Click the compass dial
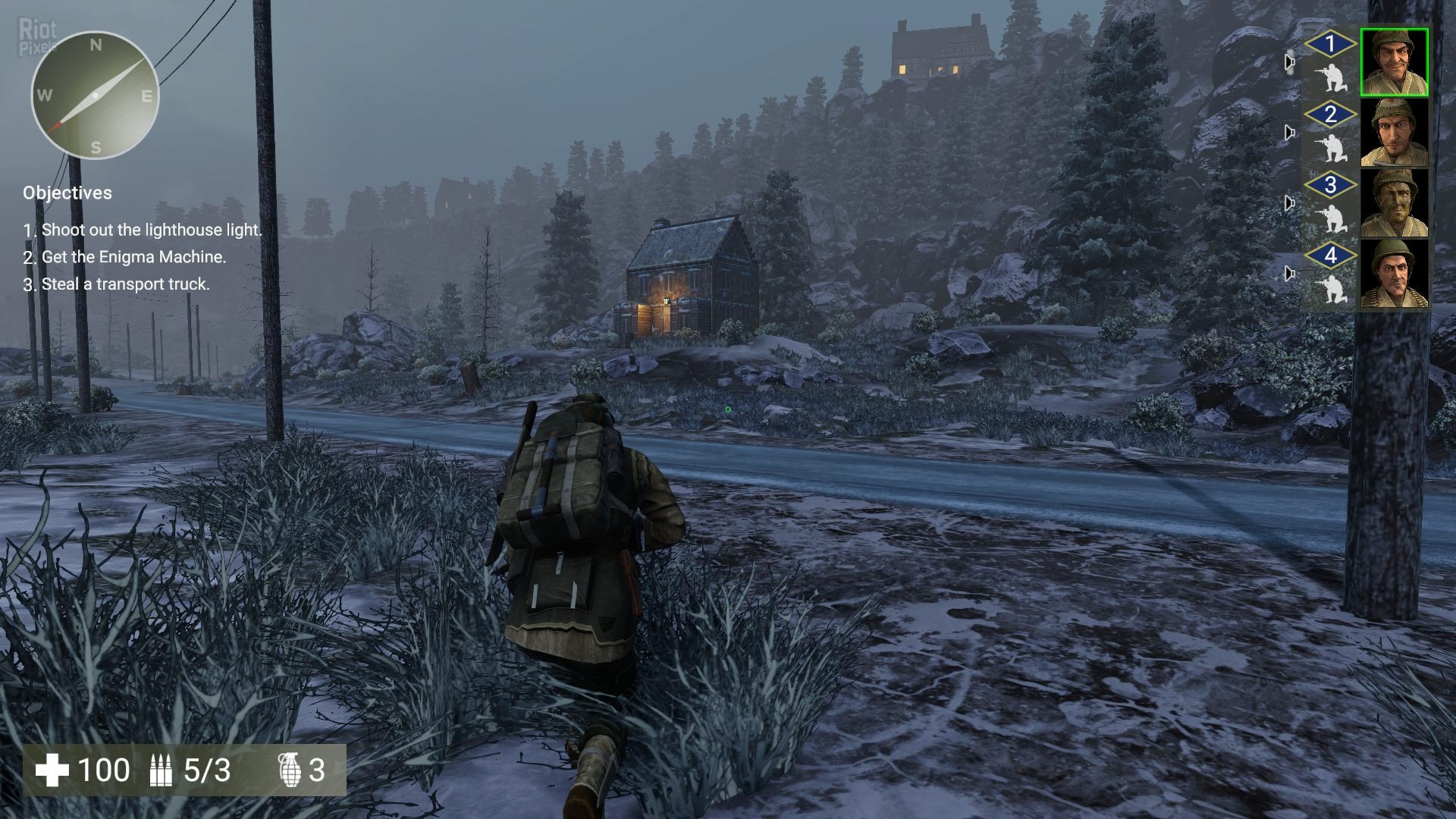The width and height of the screenshot is (1456, 819). click(x=95, y=96)
